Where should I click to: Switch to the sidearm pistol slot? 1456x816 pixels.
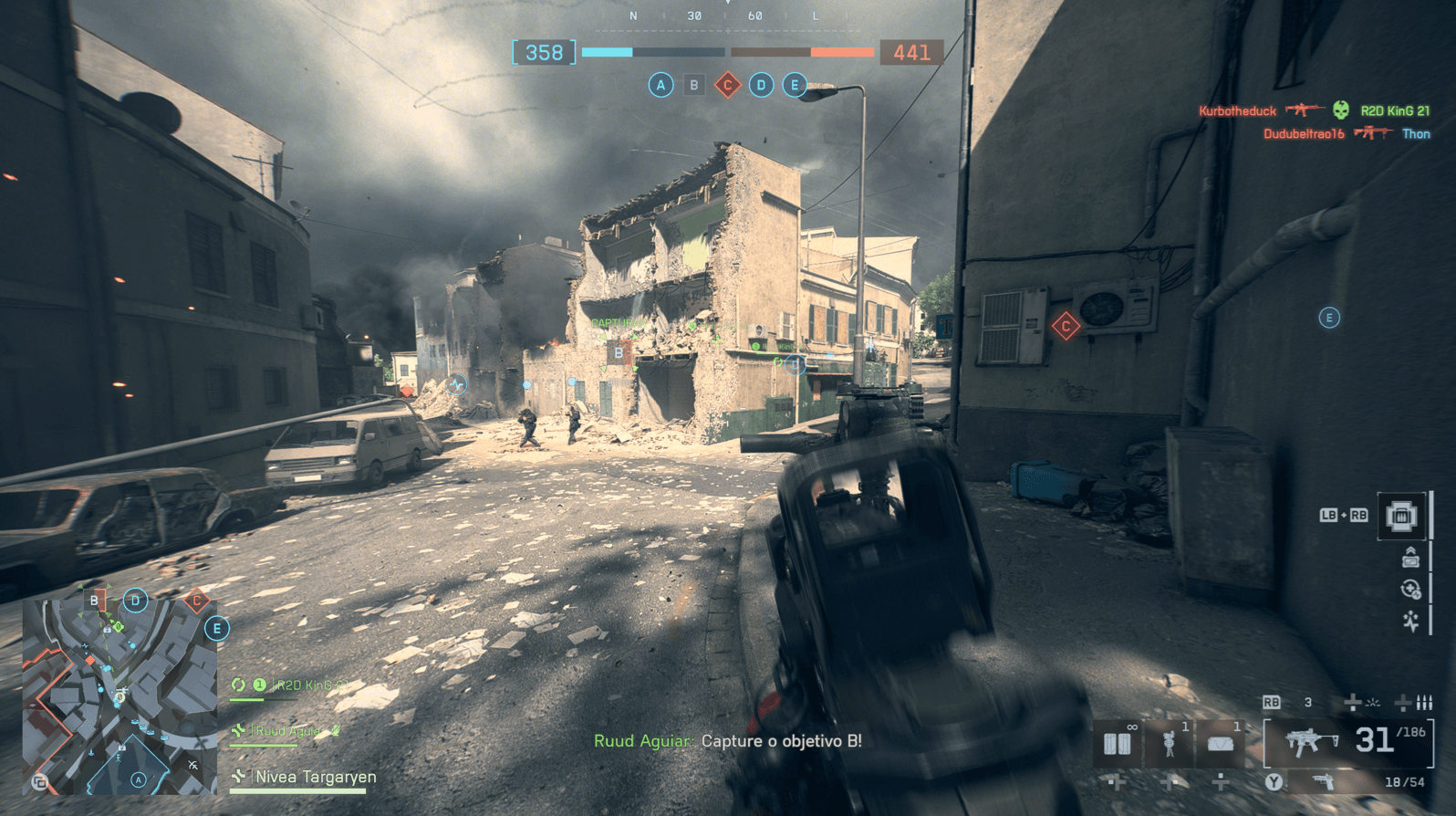[1323, 782]
